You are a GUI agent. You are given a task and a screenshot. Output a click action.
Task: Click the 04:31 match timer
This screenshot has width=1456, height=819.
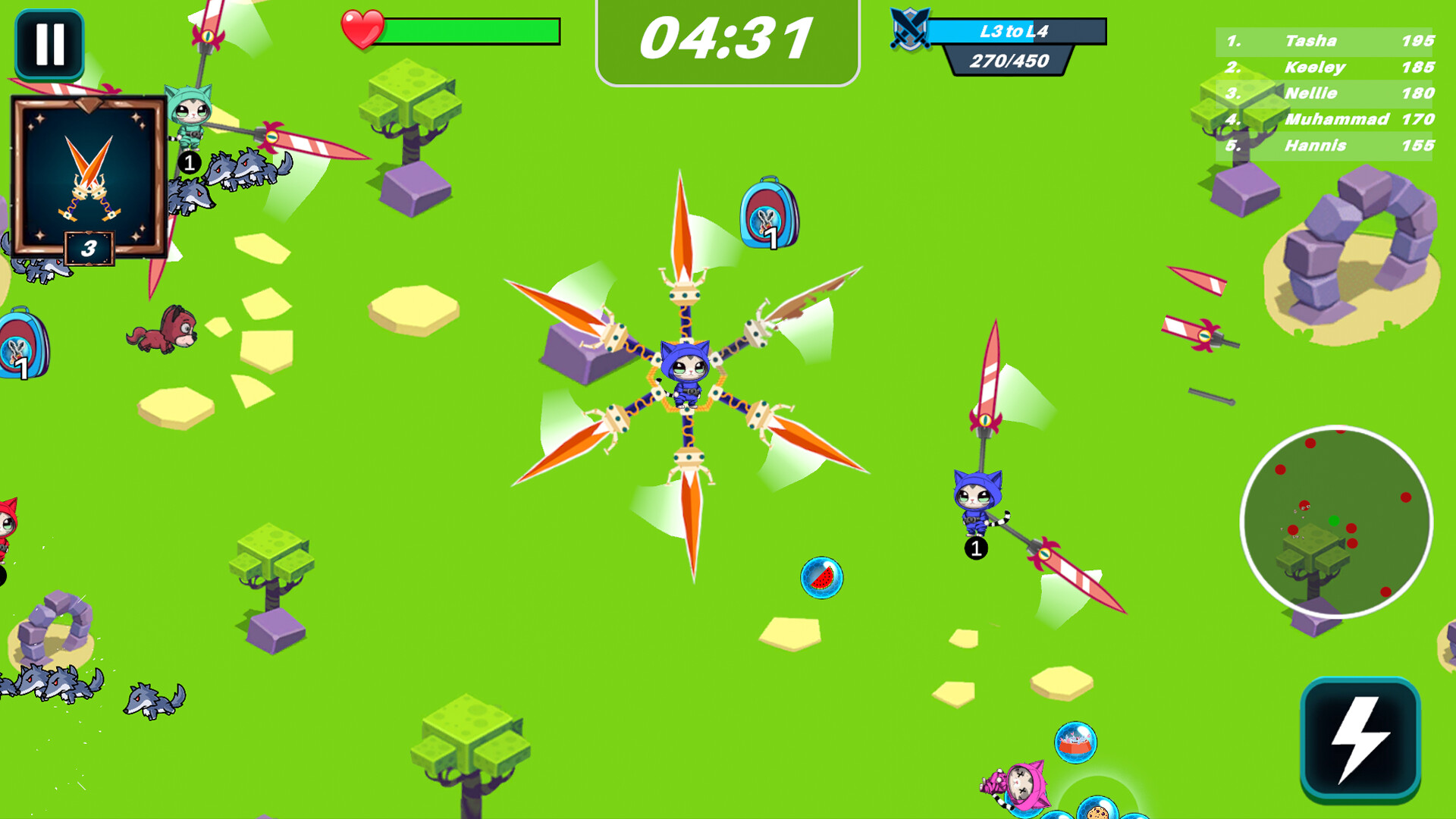(x=726, y=36)
